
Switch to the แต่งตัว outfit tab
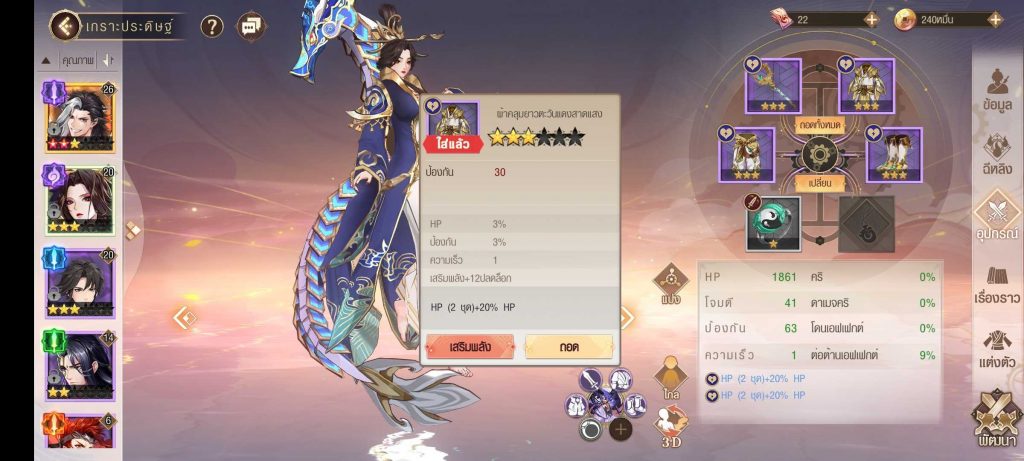(x=996, y=350)
